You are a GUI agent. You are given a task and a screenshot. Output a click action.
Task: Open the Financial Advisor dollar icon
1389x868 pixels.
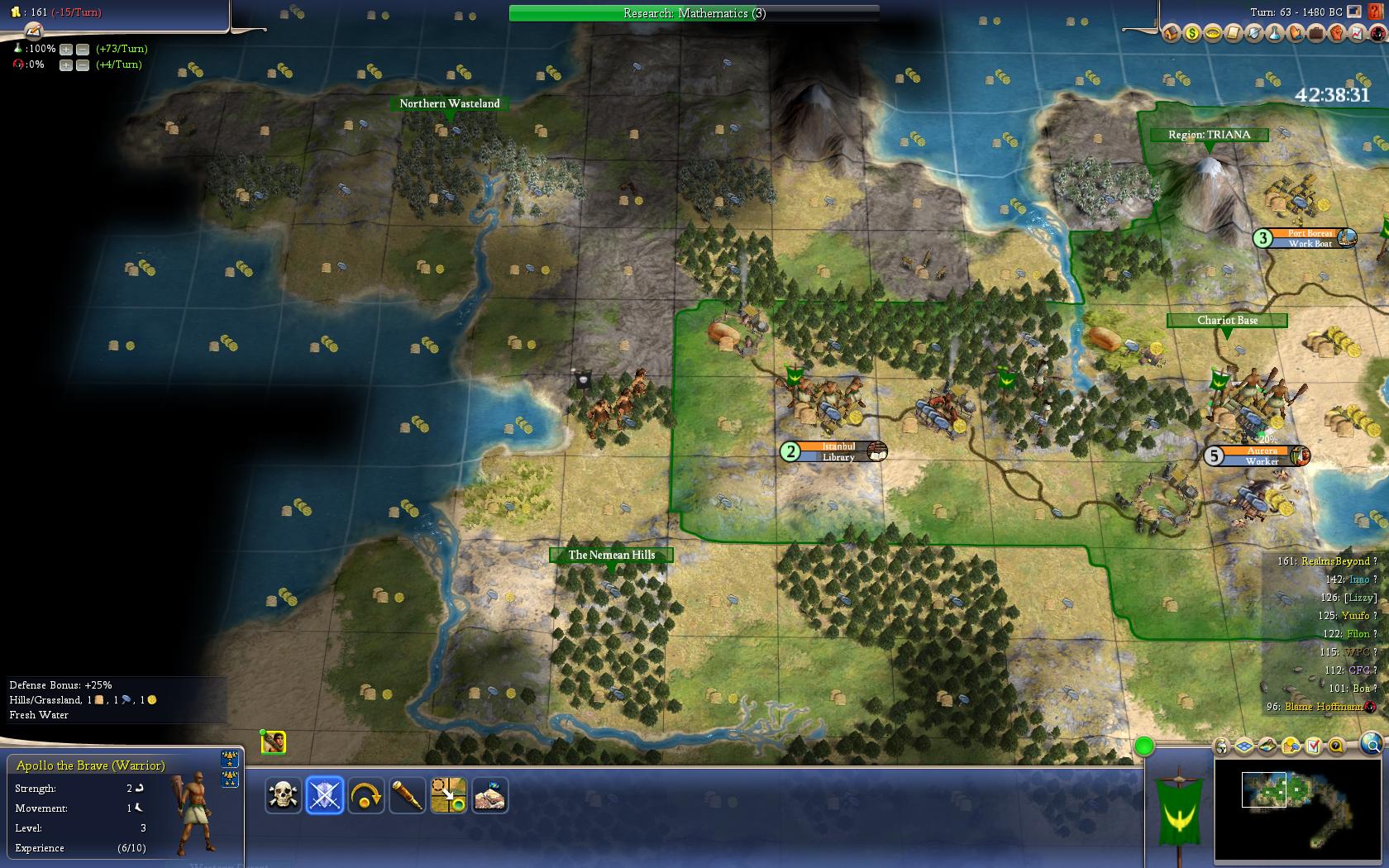[x=1191, y=34]
